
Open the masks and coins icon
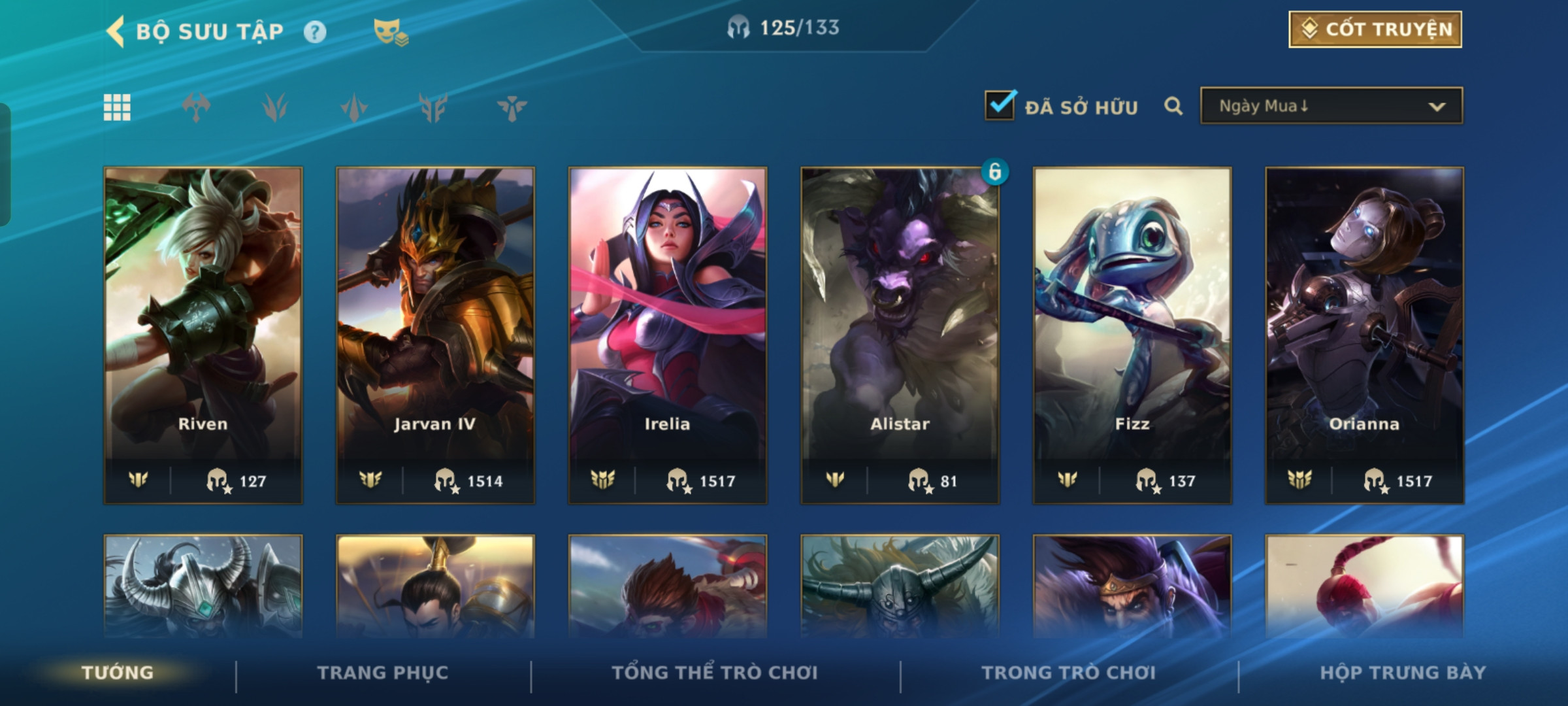(x=390, y=32)
